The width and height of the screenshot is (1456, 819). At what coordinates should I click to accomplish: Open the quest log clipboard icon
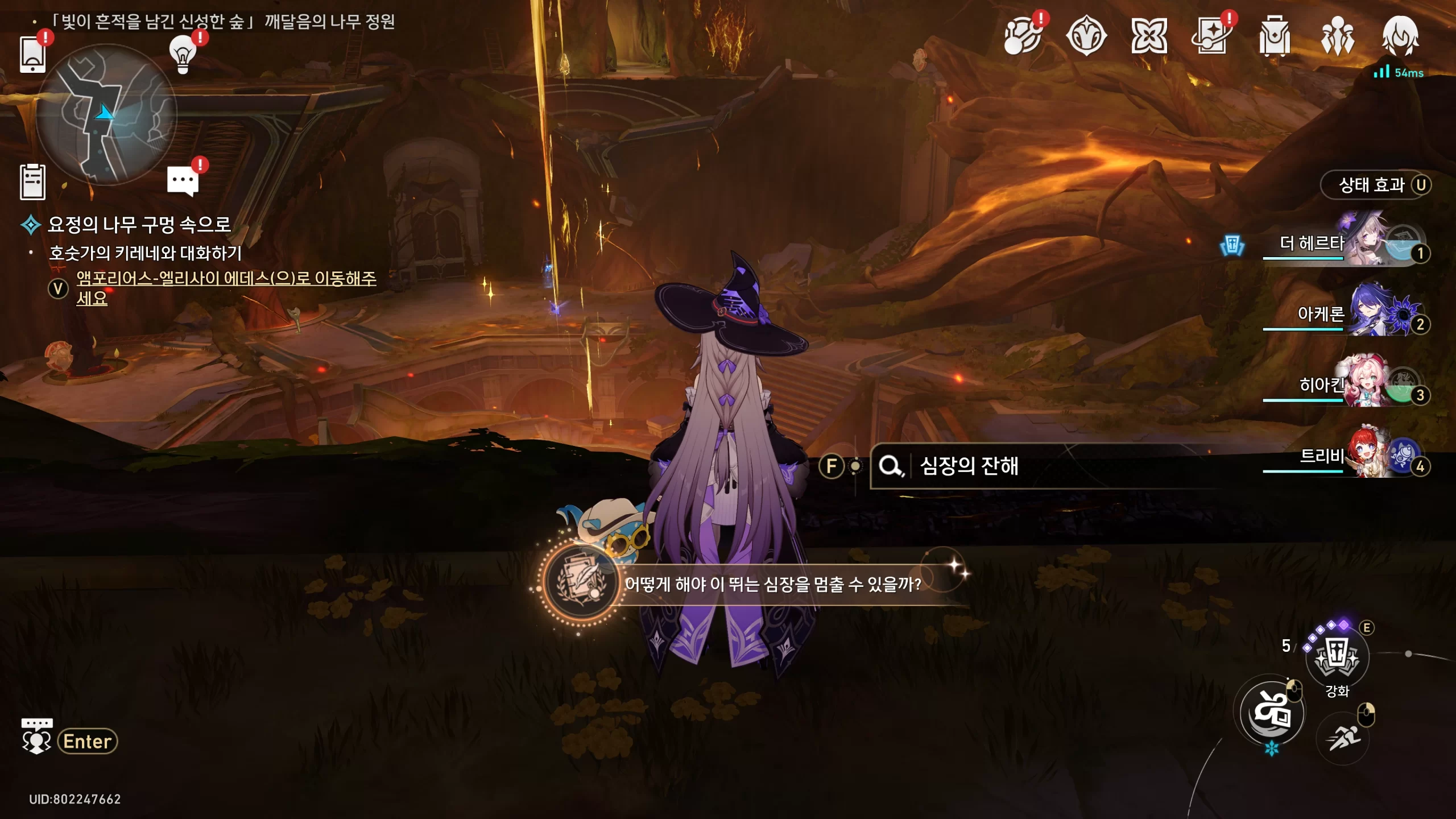pyautogui.click(x=33, y=182)
